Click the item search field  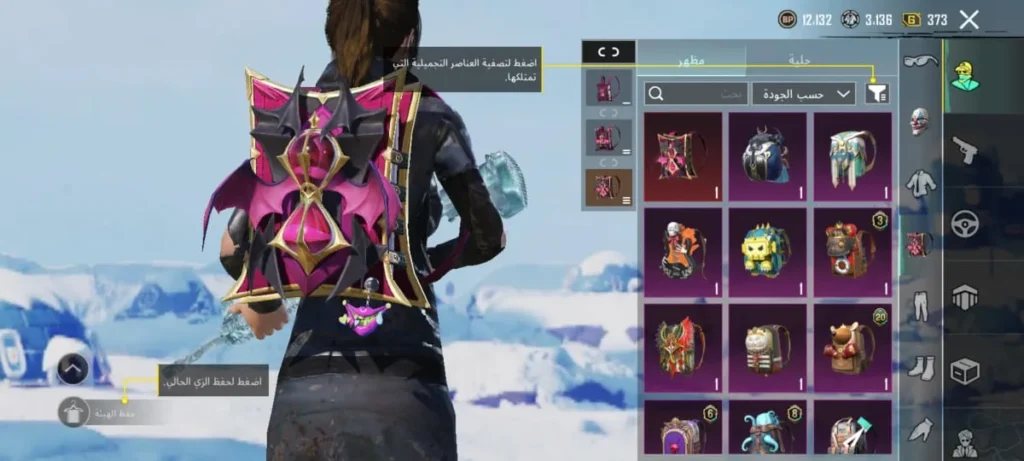[x=697, y=93]
